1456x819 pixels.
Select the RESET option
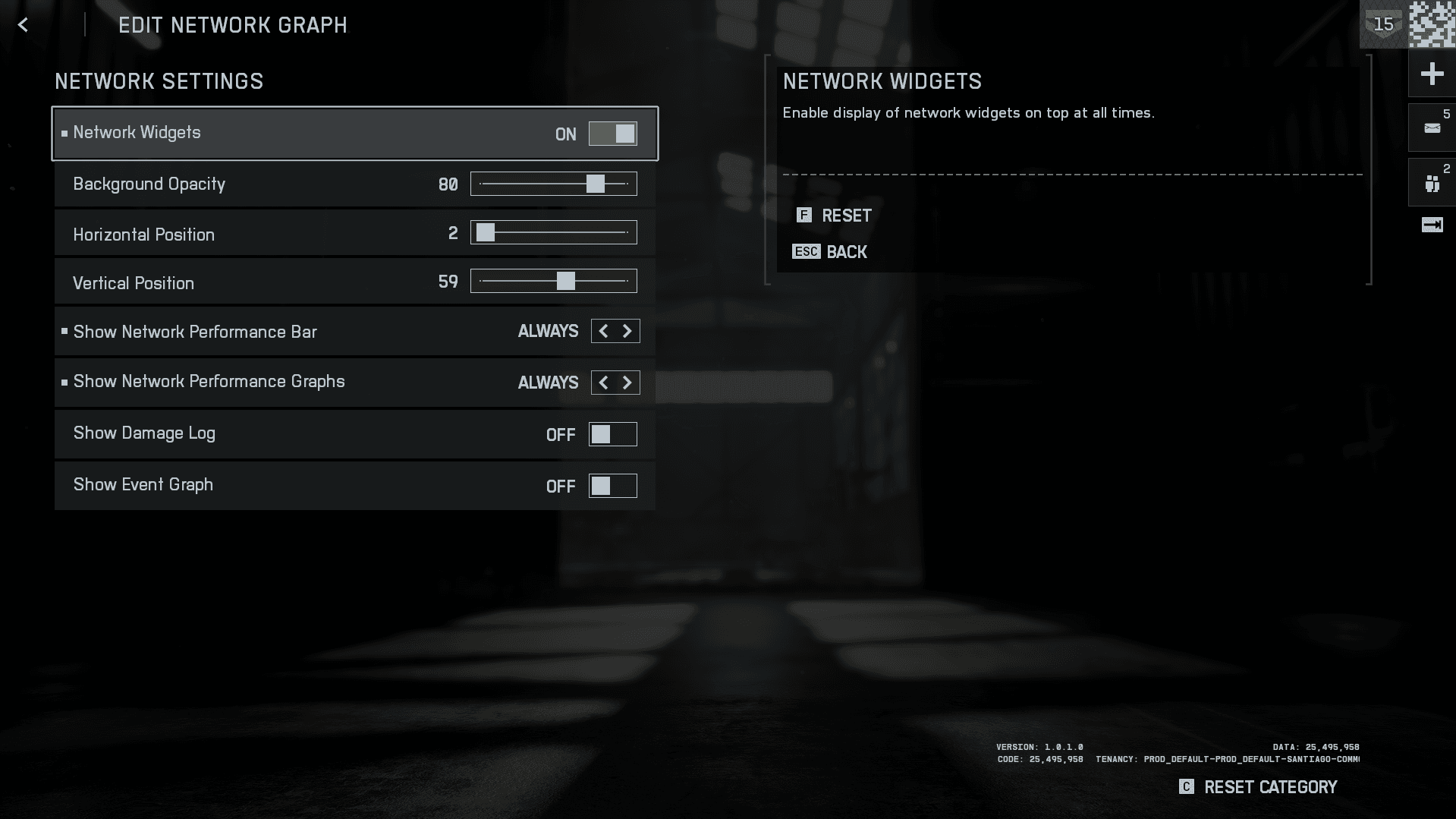coord(847,216)
